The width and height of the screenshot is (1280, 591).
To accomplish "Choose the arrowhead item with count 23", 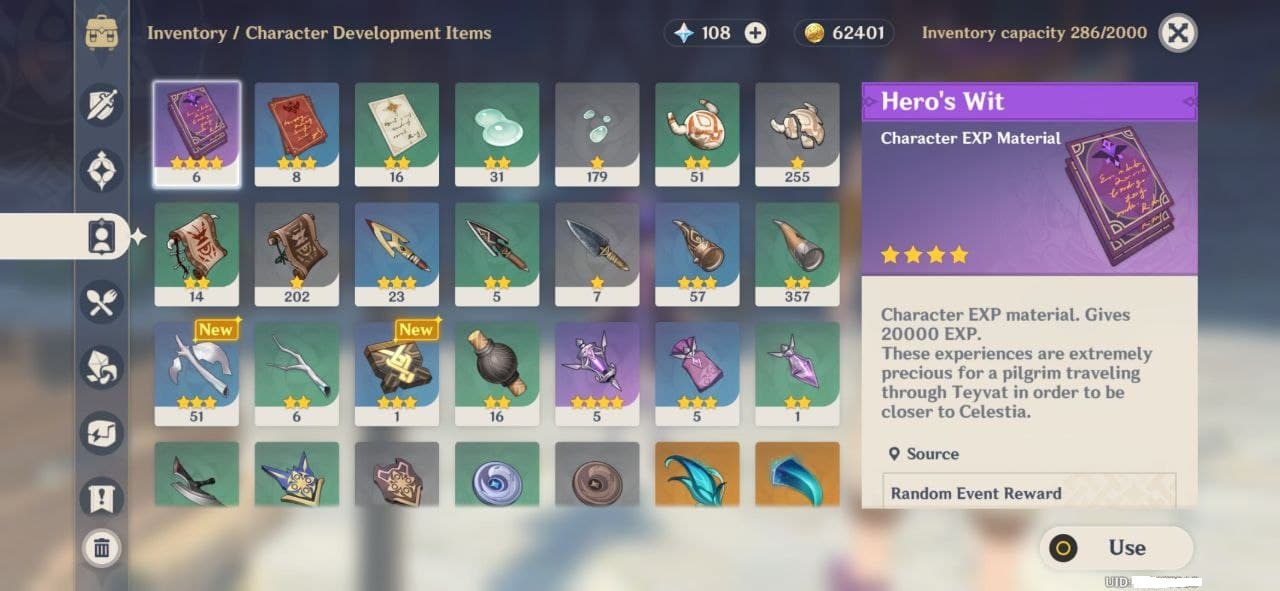I will (x=397, y=254).
